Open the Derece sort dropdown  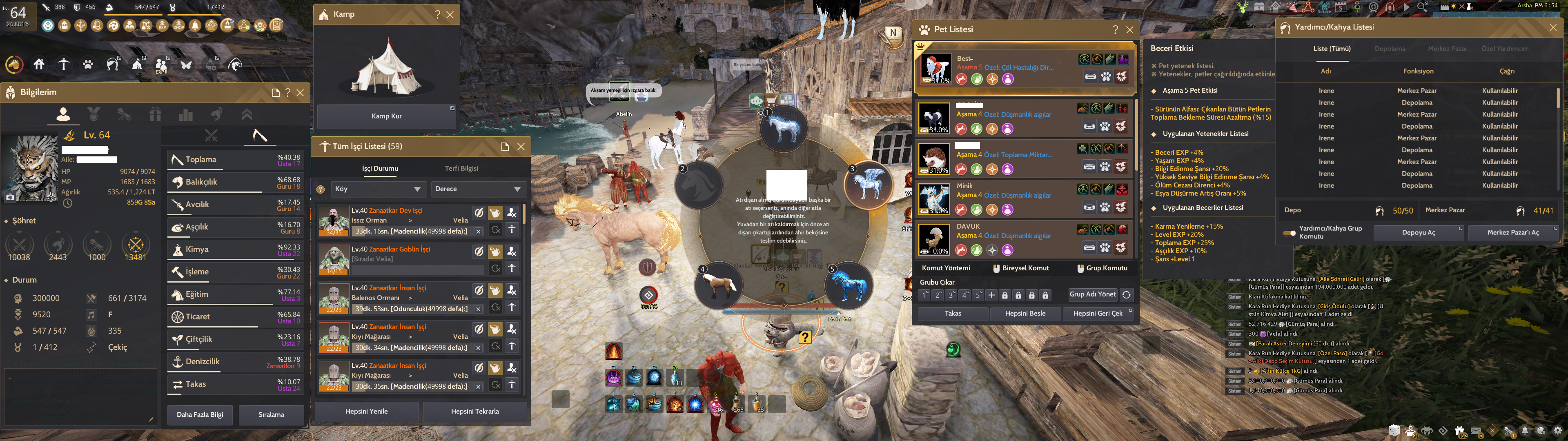click(477, 189)
